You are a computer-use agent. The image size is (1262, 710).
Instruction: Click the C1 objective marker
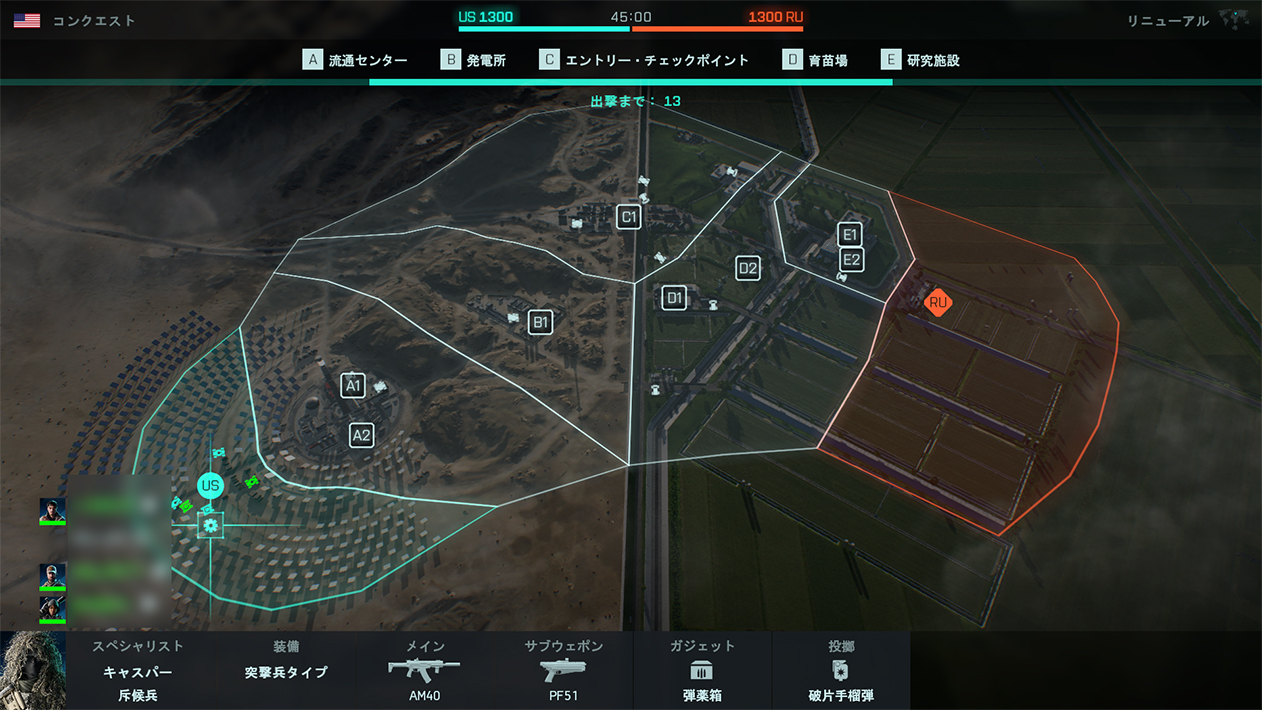pyautogui.click(x=628, y=217)
